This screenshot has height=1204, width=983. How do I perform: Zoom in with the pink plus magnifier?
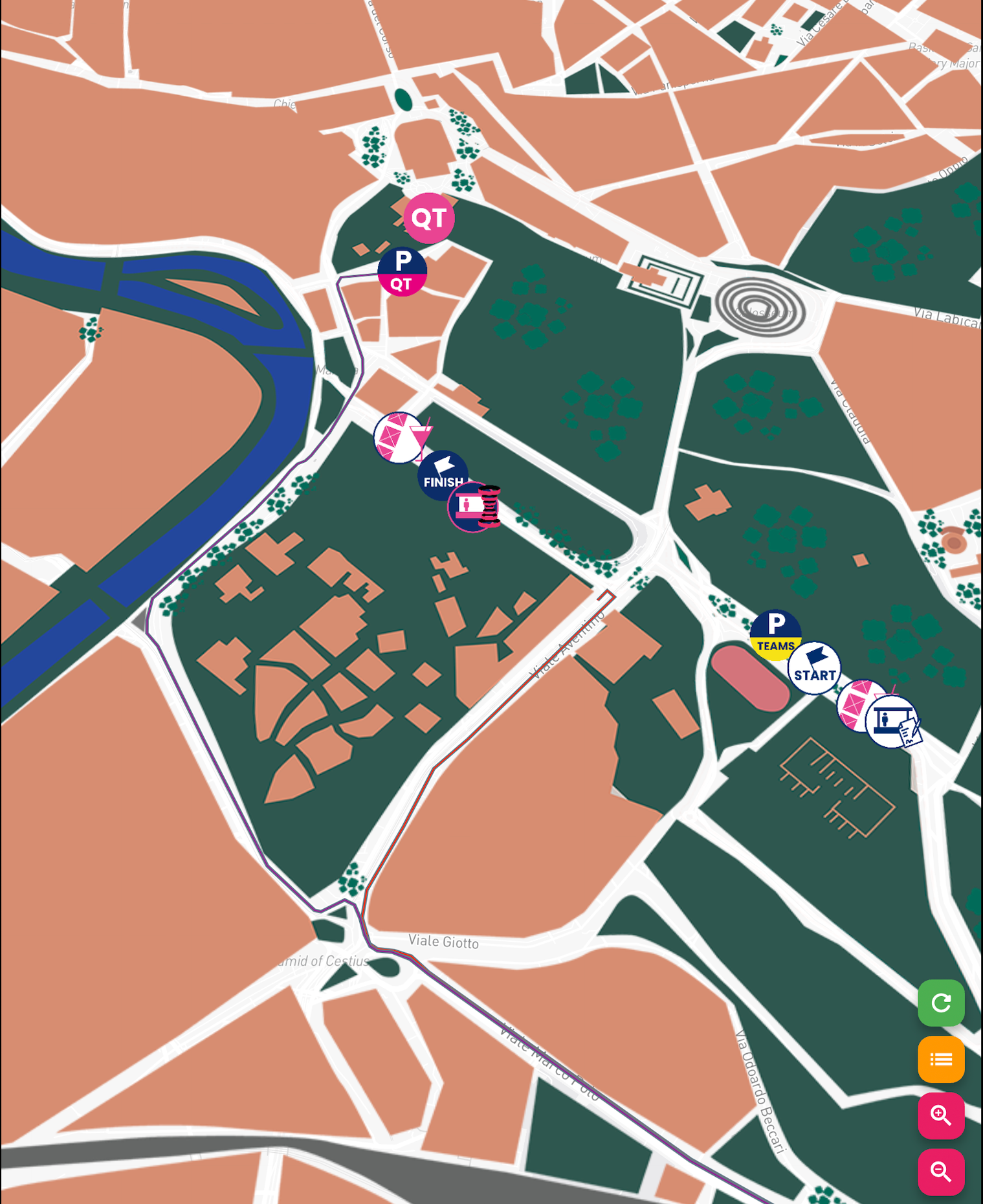click(941, 1115)
